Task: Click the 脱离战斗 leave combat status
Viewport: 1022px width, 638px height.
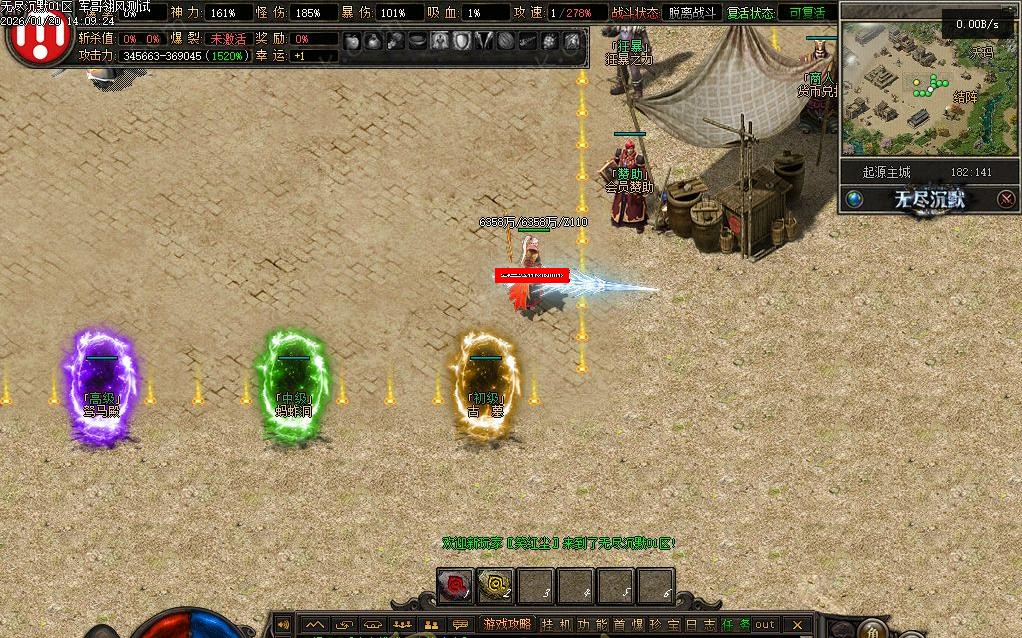Action: [x=691, y=13]
